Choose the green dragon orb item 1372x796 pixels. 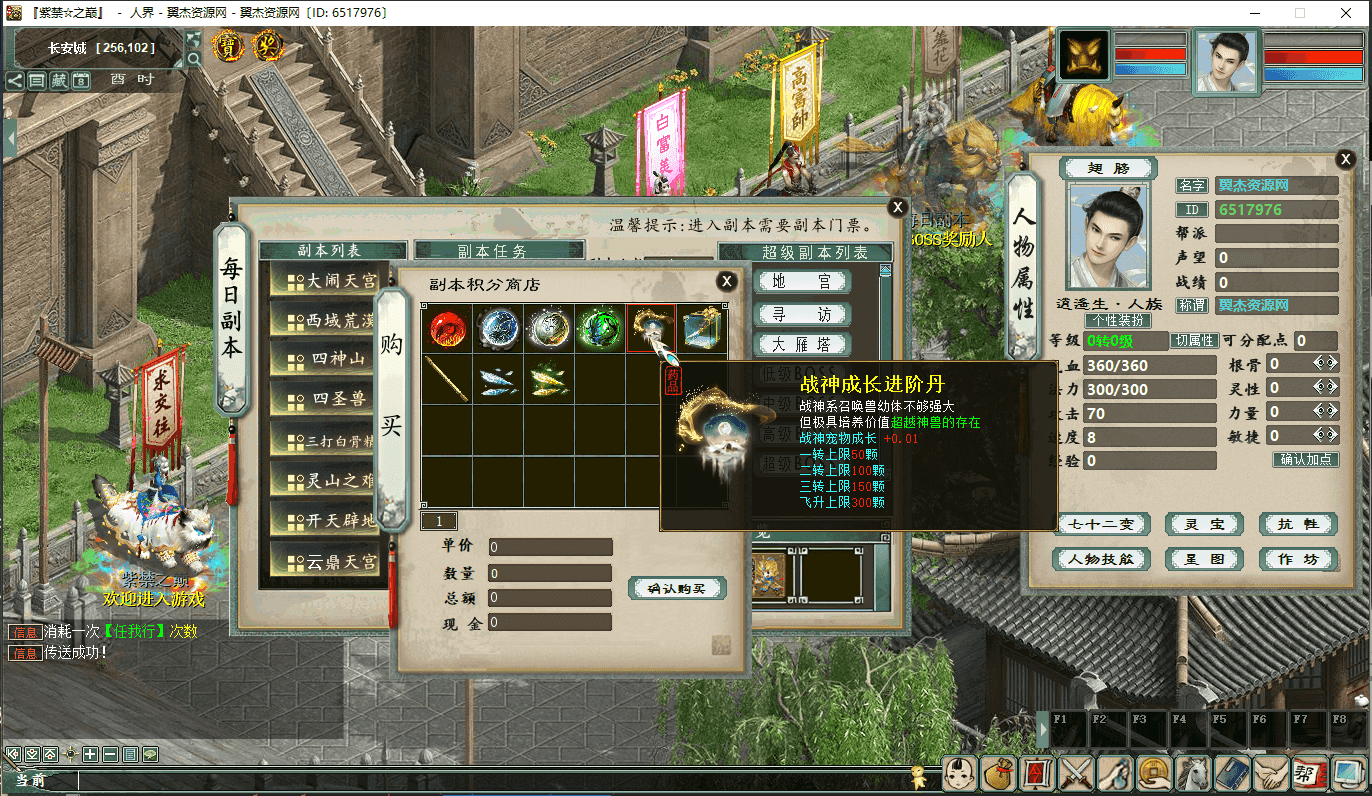[599, 329]
